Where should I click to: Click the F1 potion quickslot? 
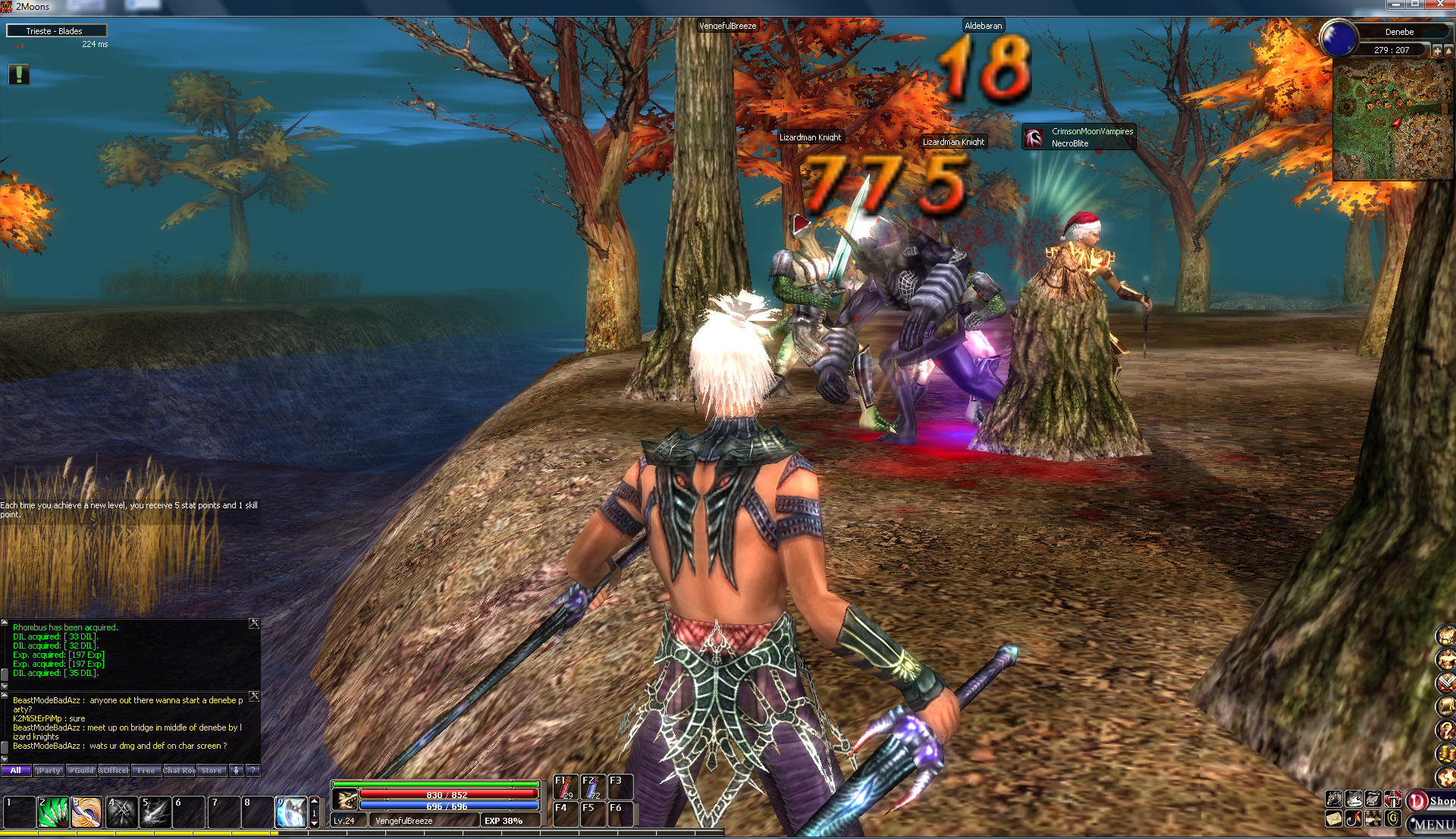click(565, 787)
